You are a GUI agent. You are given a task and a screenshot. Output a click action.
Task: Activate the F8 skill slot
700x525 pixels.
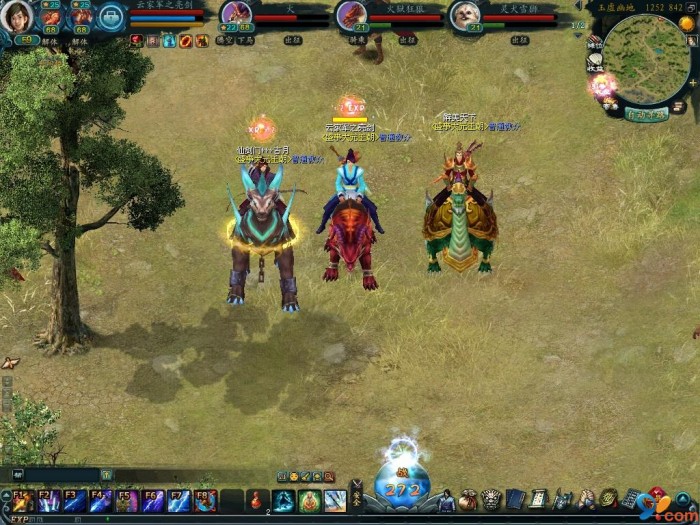pos(204,500)
